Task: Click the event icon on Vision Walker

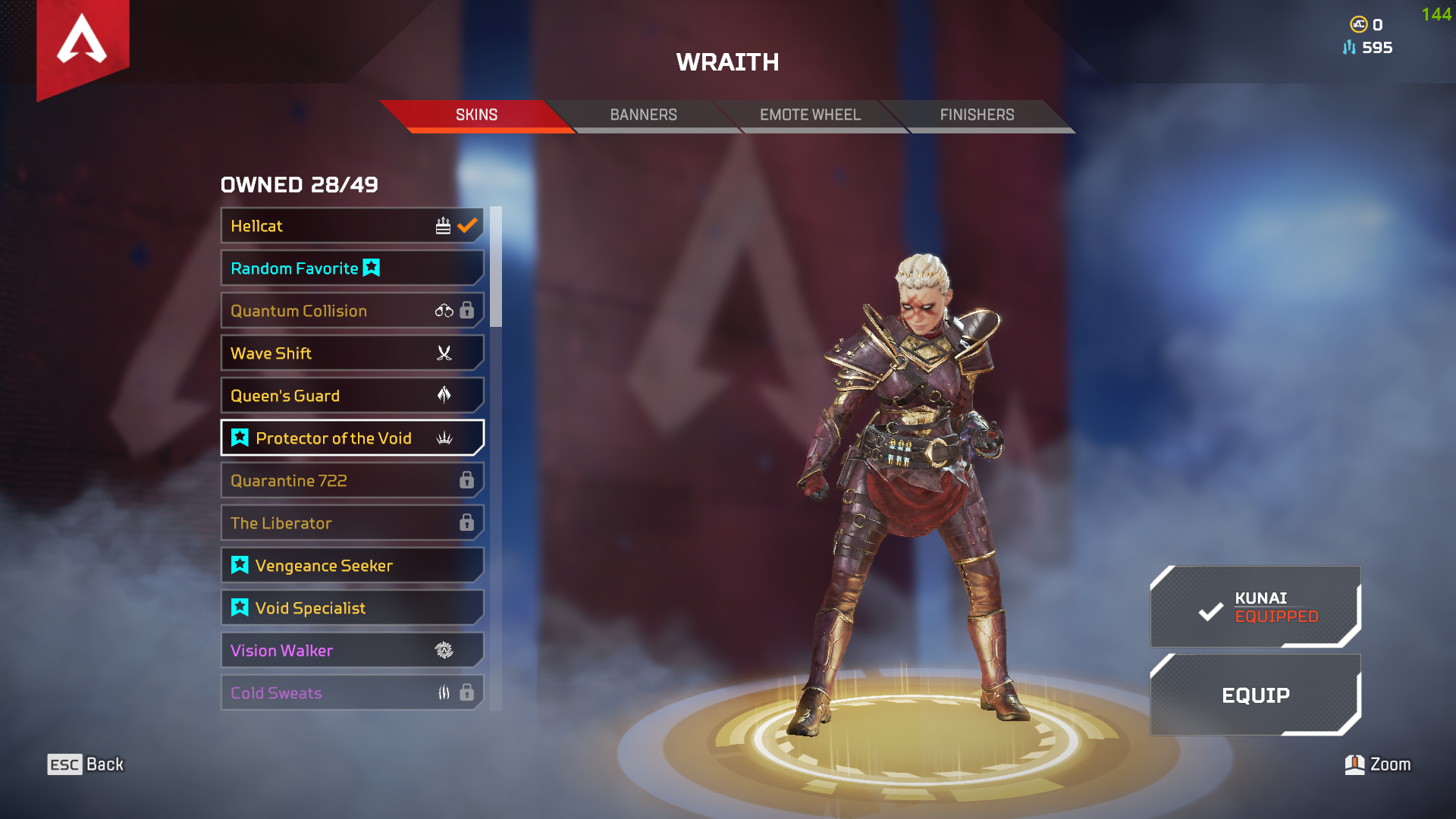Action: (x=444, y=650)
